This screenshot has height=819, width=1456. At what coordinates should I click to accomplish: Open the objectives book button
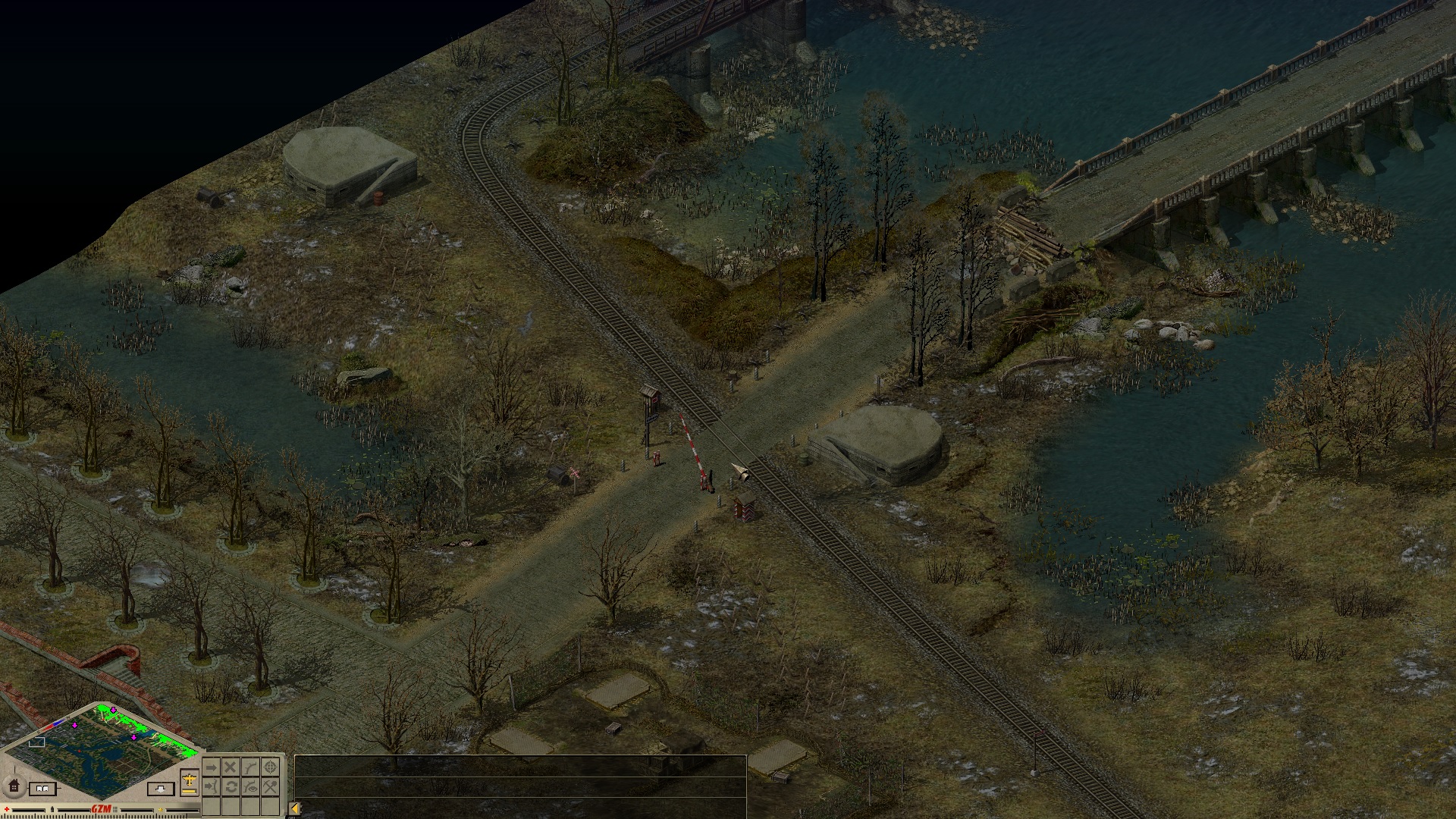44,789
